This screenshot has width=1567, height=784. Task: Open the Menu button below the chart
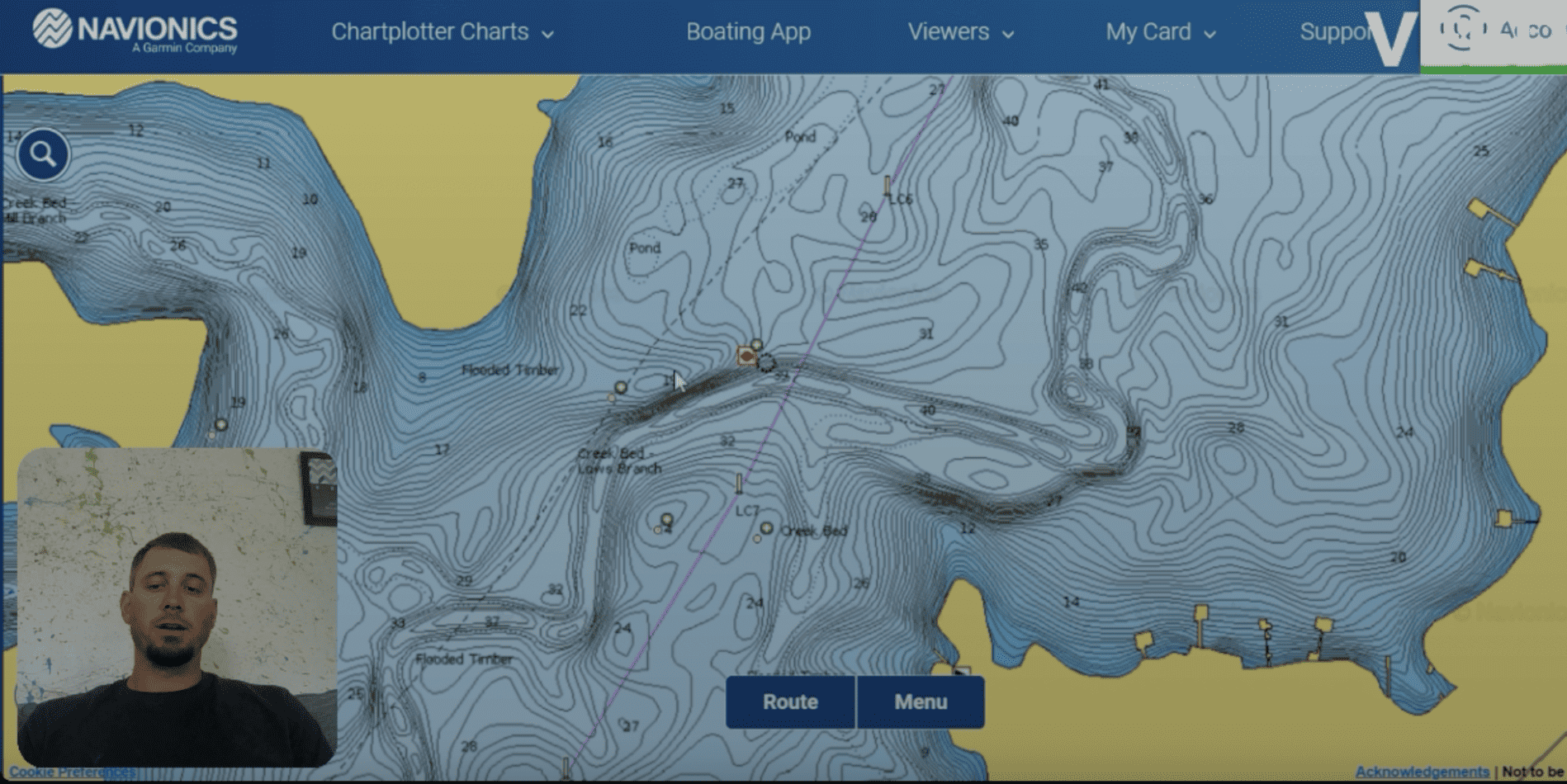[x=920, y=702]
